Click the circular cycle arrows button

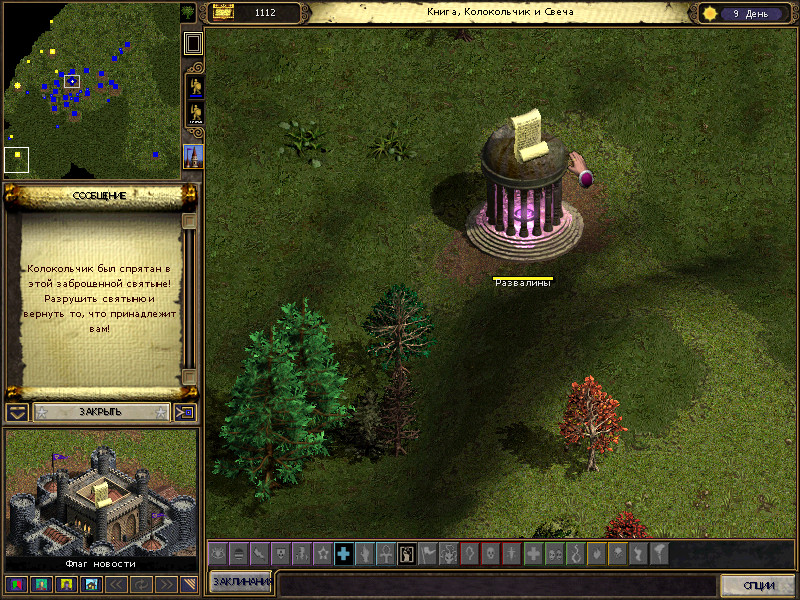[140, 583]
